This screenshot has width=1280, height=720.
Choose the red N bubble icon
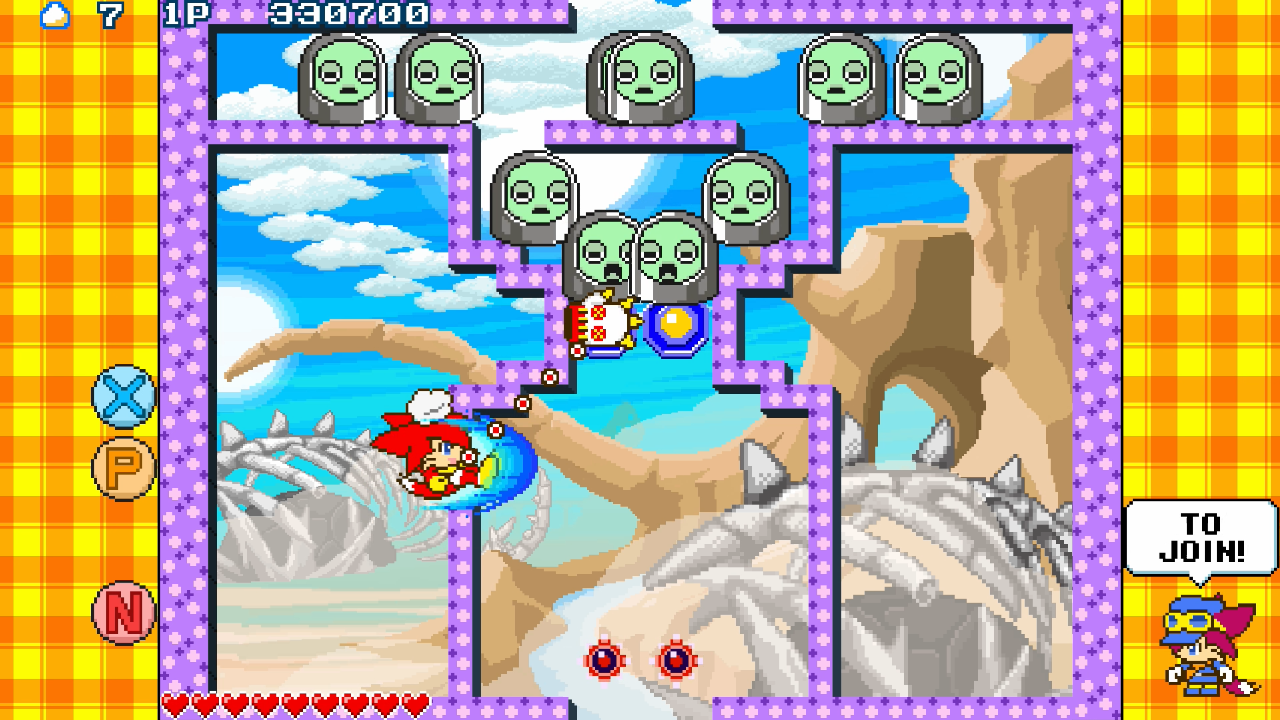pos(124,612)
